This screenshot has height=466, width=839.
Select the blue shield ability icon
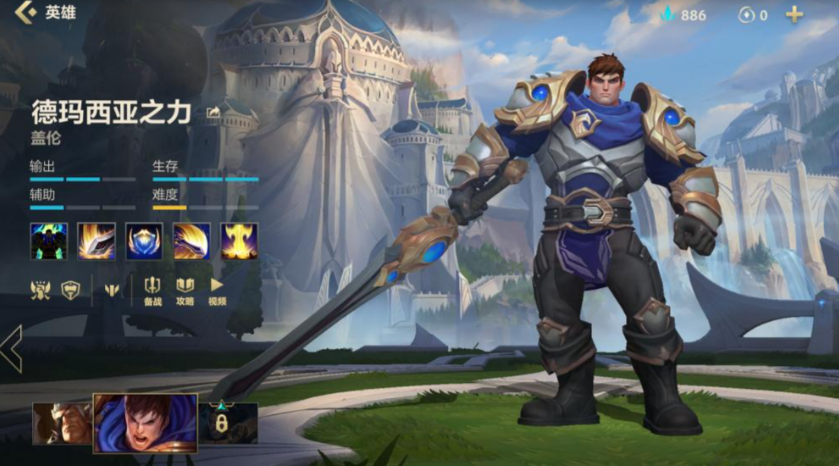[144, 241]
